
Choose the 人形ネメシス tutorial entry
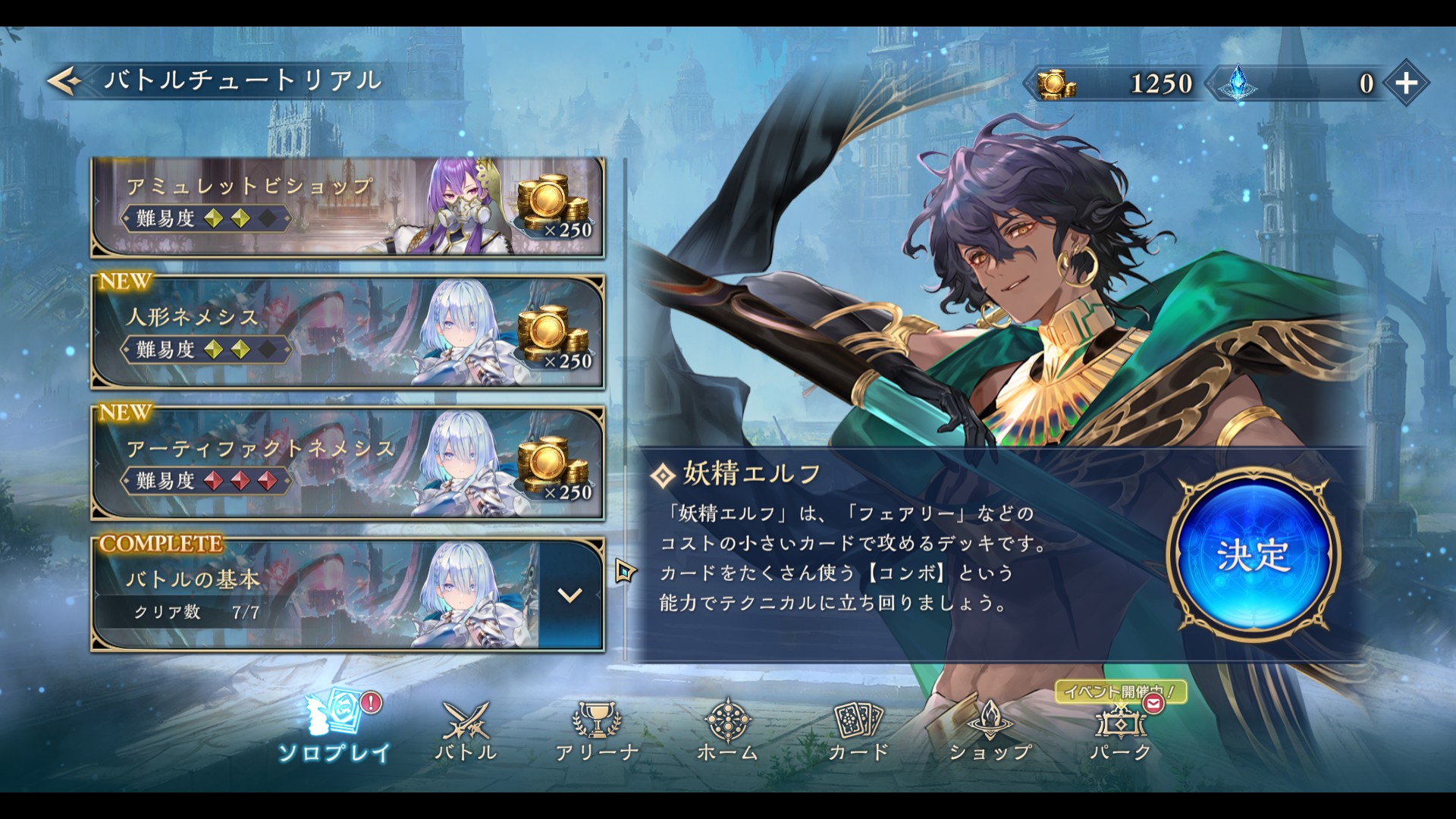(347, 334)
